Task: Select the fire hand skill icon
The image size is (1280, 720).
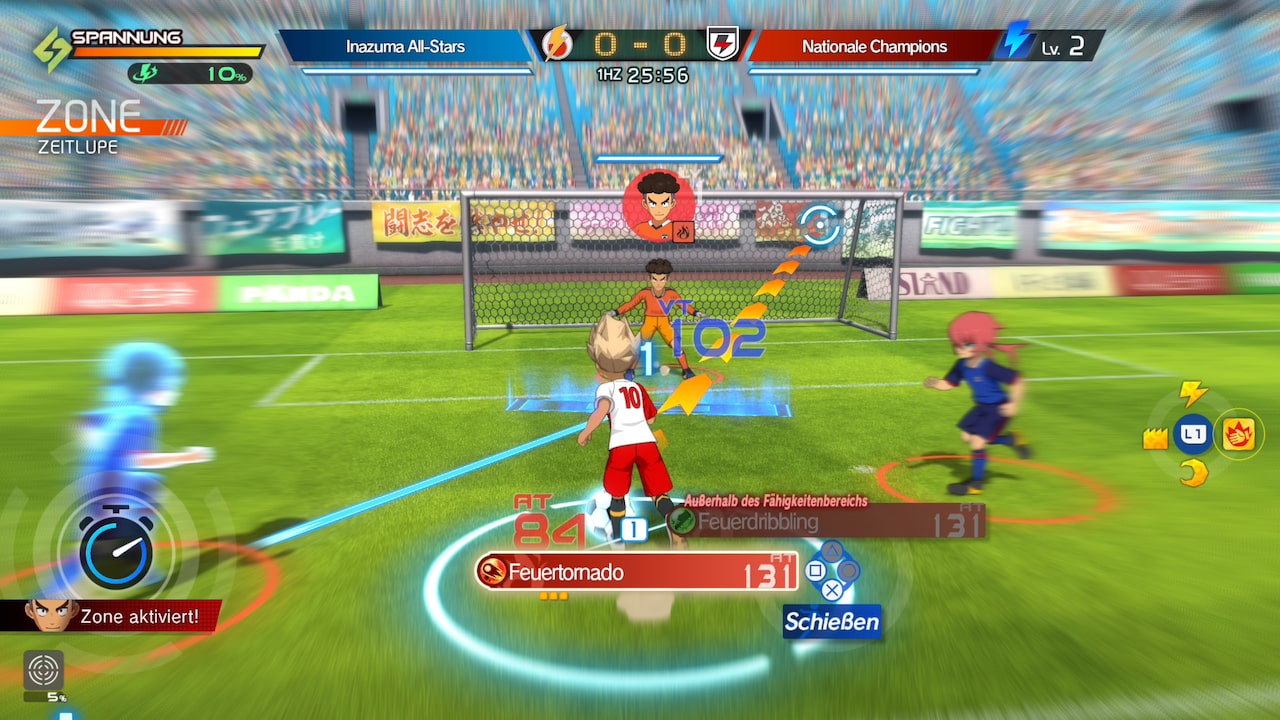Action: tap(1241, 435)
